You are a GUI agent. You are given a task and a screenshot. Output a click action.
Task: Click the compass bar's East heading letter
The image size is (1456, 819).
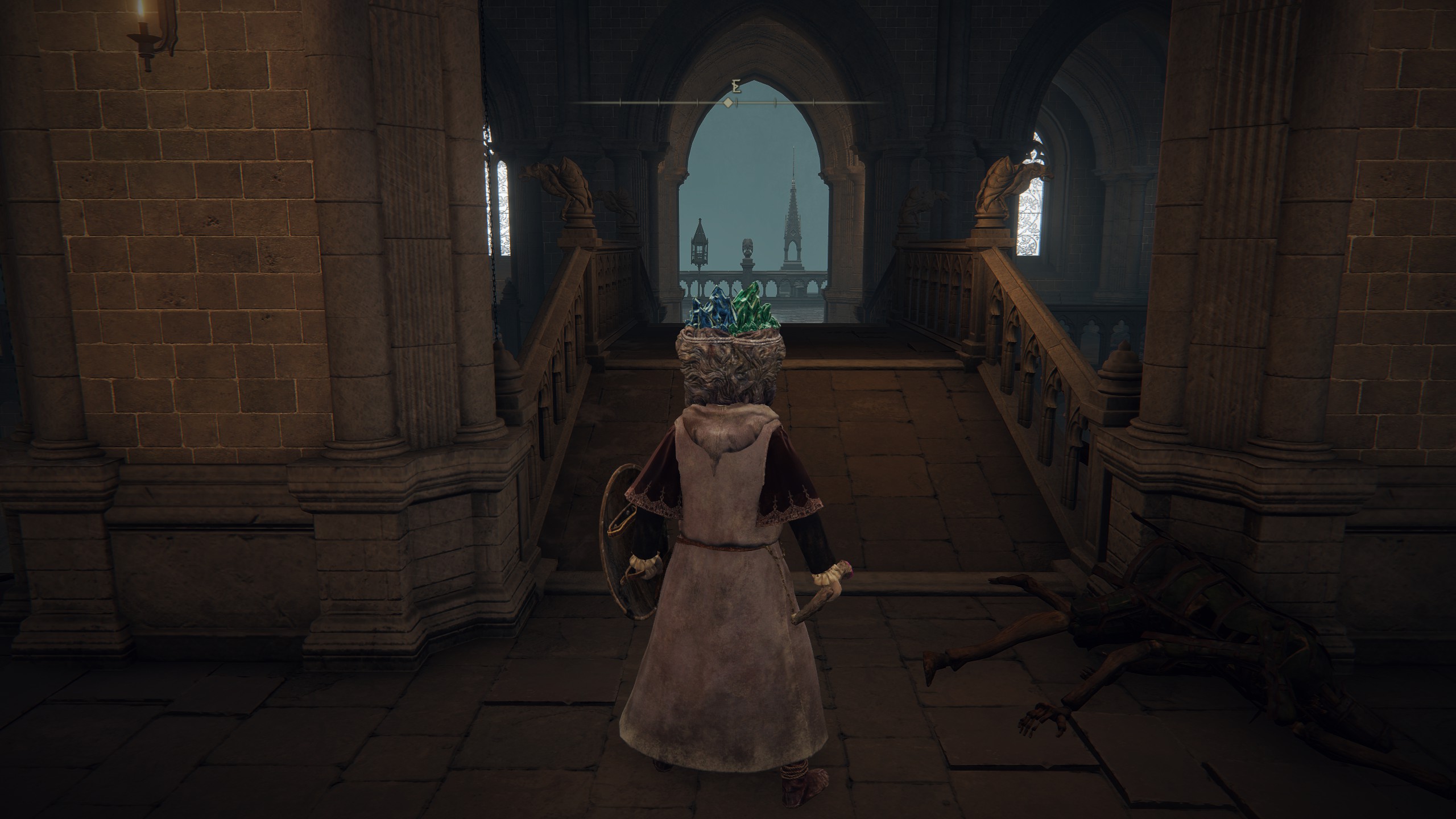[737, 87]
